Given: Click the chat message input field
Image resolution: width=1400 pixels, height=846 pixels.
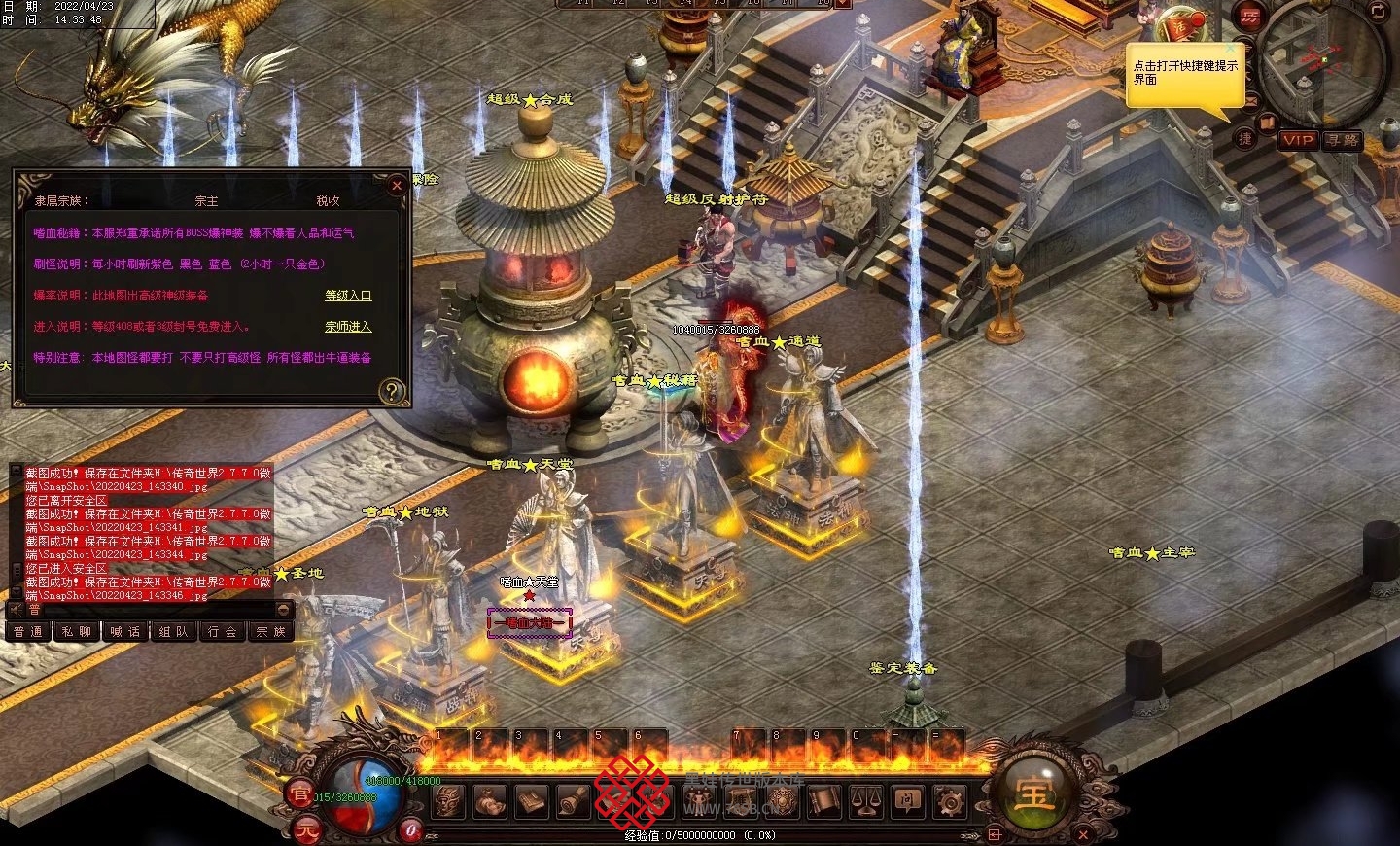Looking at the screenshot, I should (156, 610).
